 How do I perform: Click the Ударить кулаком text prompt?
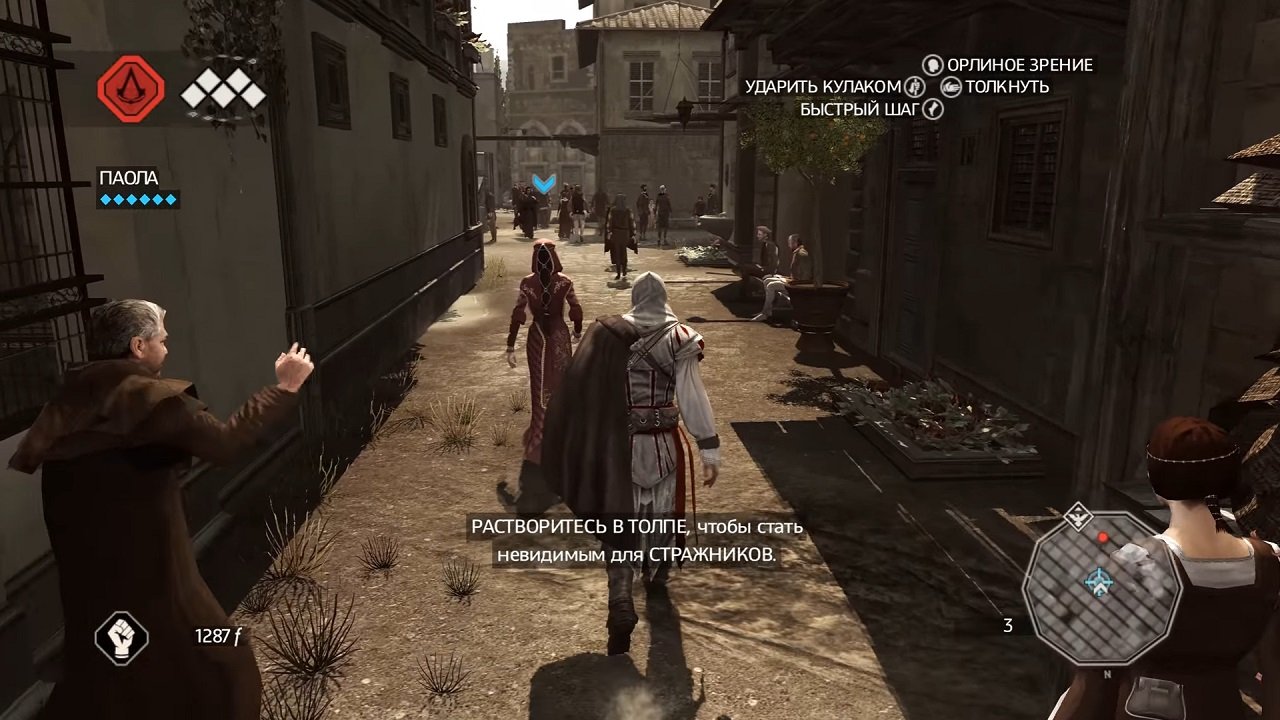click(x=824, y=86)
